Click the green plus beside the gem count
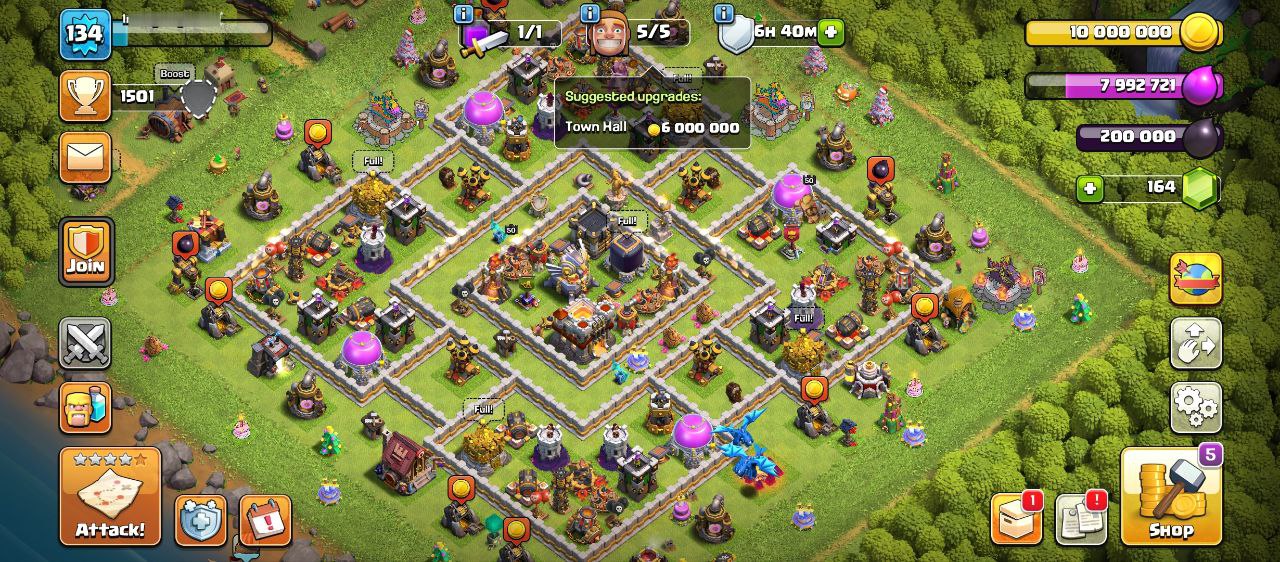This screenshot has height=562, width=1280. pos(1090,189)
